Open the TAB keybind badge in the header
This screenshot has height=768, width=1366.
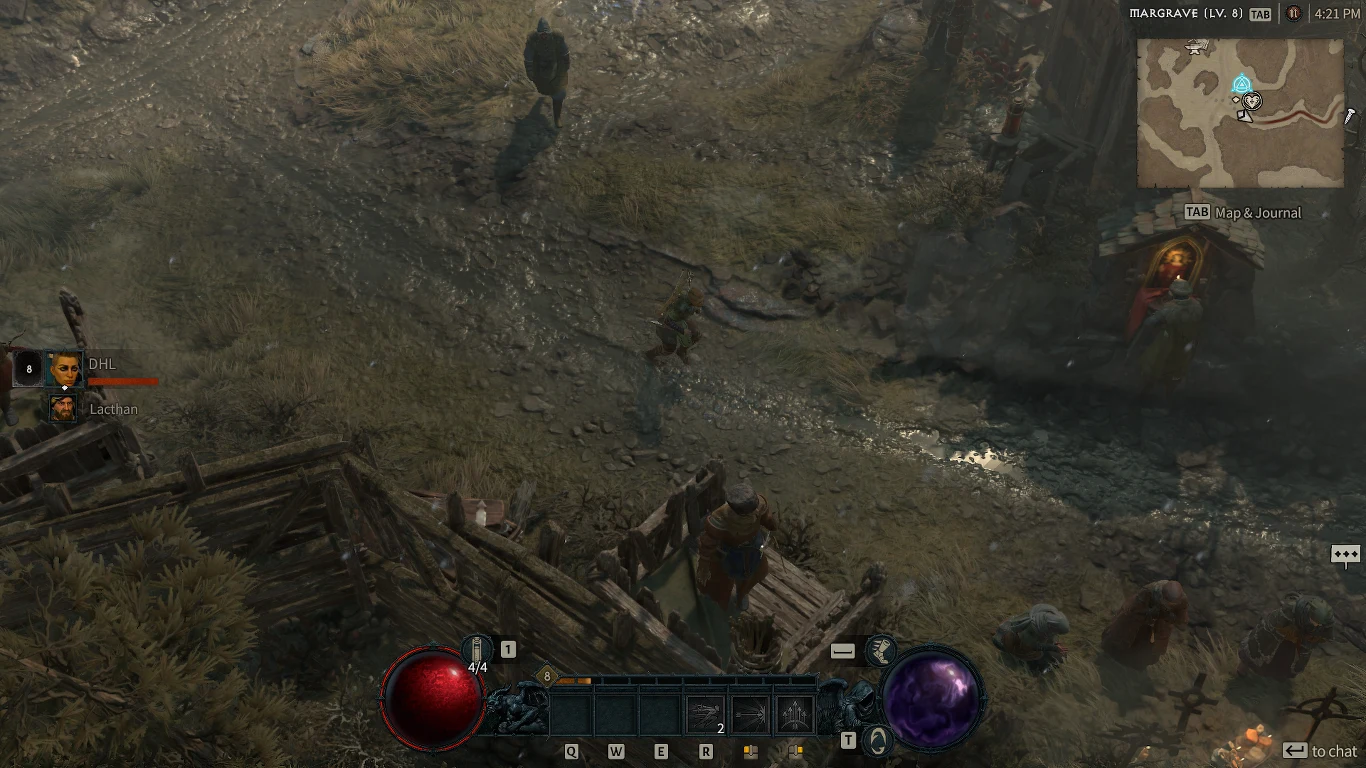click(1261, 14)
